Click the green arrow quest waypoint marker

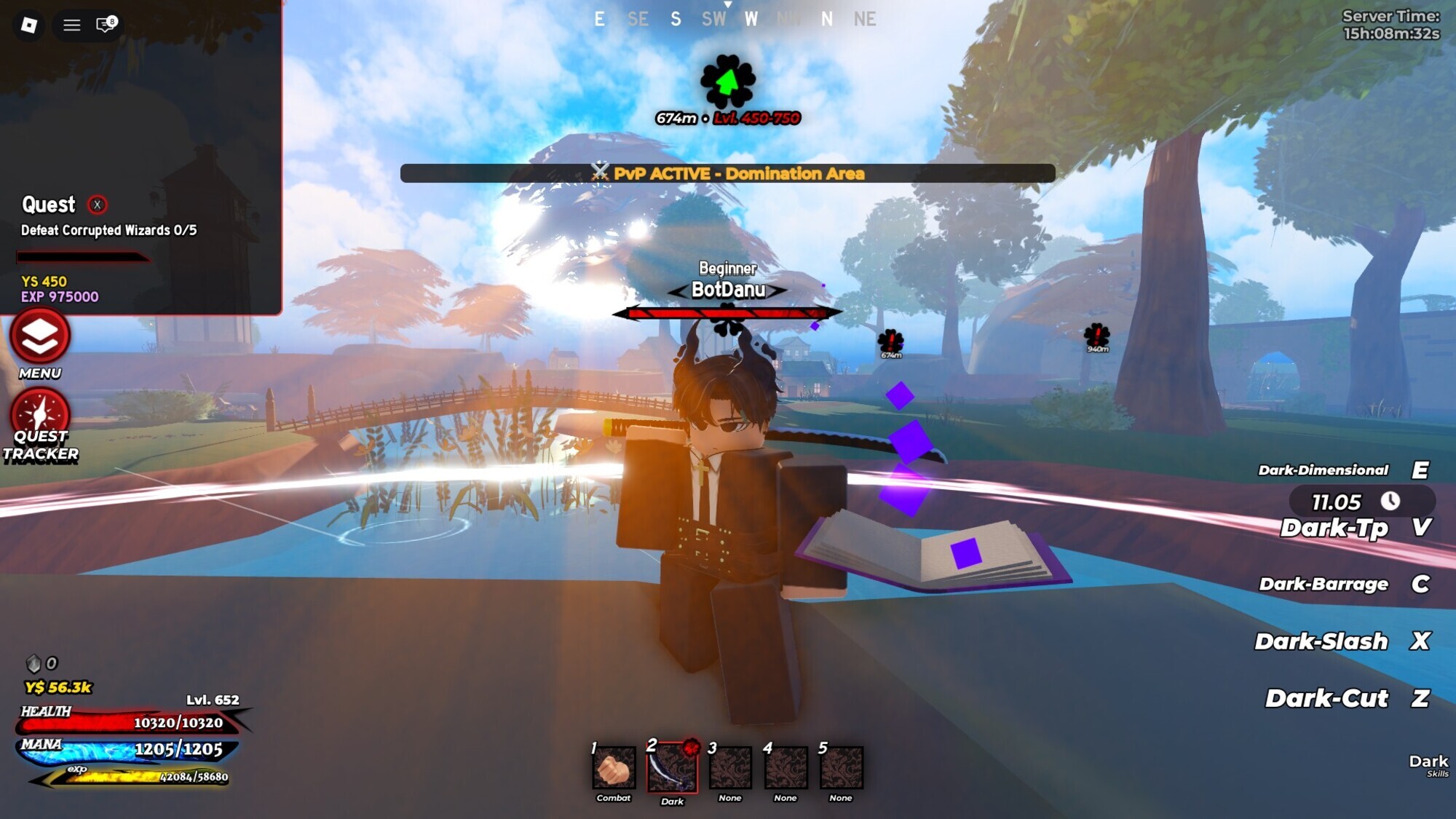coord(727,82)
